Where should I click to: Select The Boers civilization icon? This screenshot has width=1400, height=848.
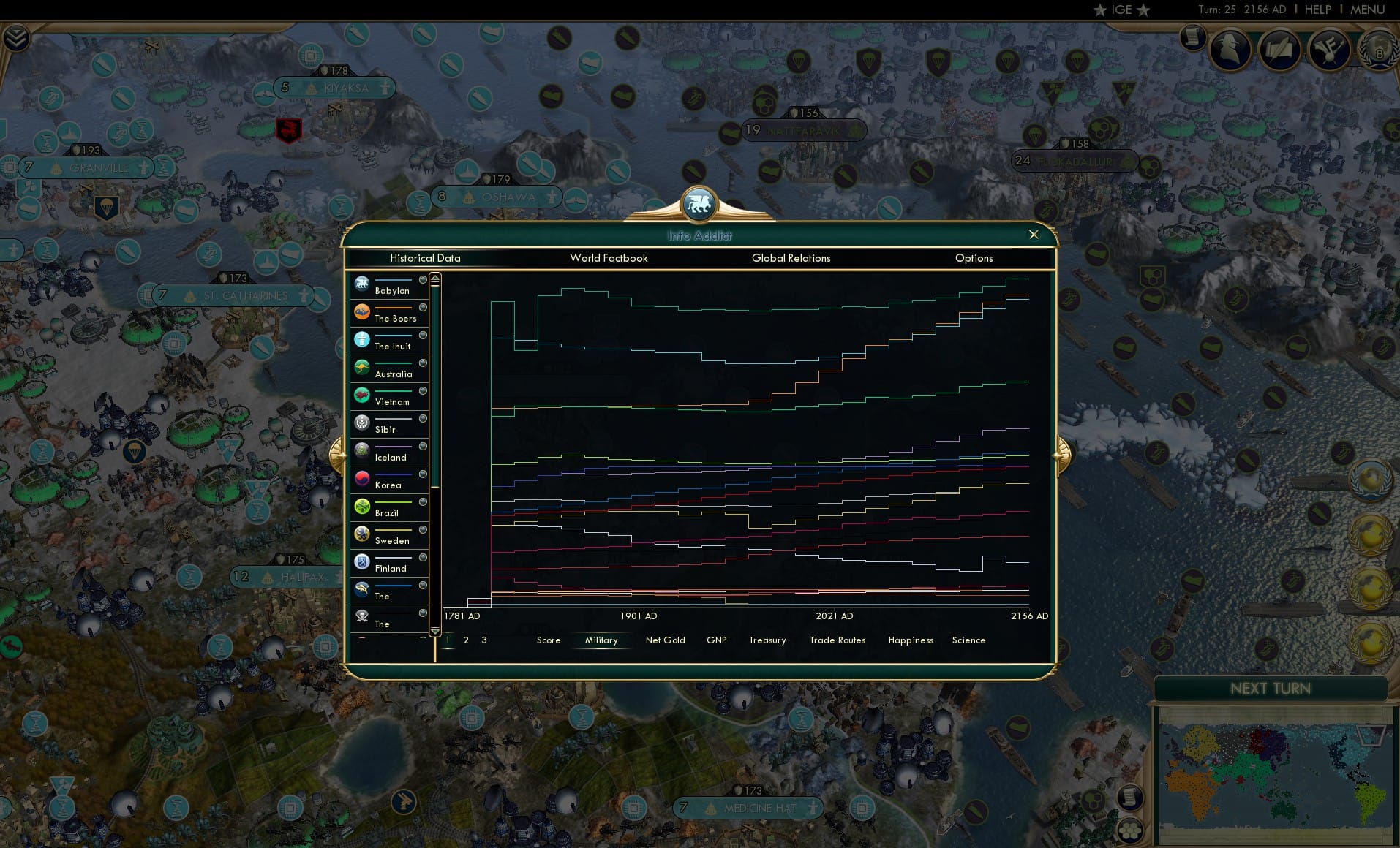click(x=362, y=311)
